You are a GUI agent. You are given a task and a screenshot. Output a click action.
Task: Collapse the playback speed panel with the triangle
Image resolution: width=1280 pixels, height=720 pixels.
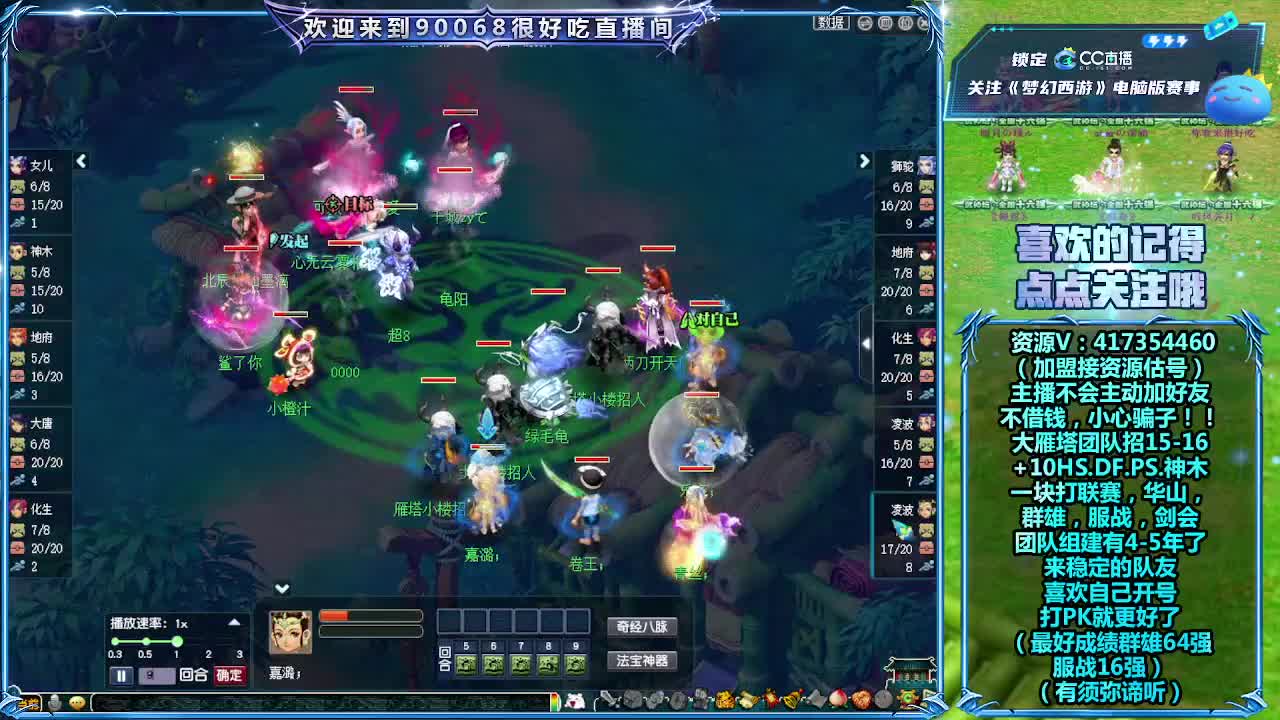pos(233,622)
